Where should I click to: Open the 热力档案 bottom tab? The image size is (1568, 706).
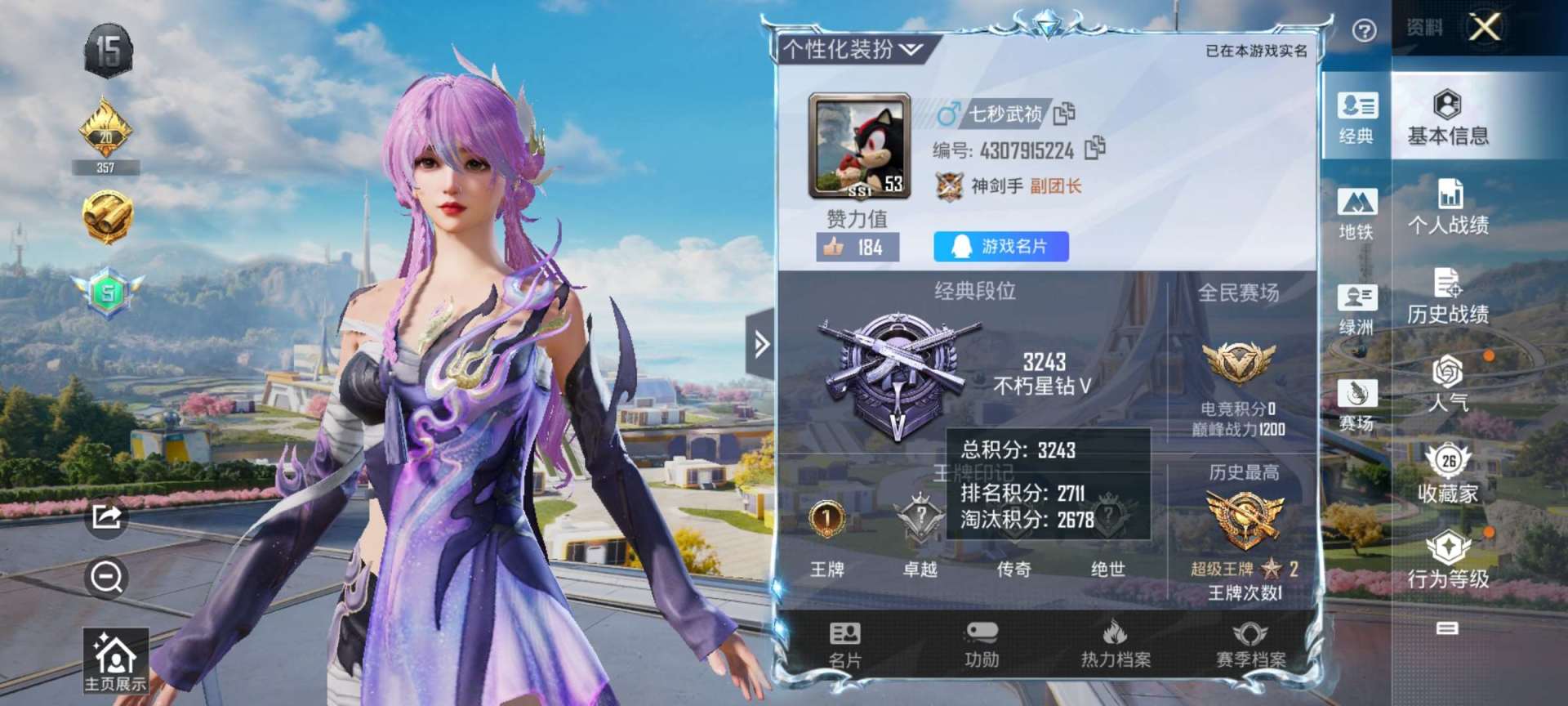1116,645
